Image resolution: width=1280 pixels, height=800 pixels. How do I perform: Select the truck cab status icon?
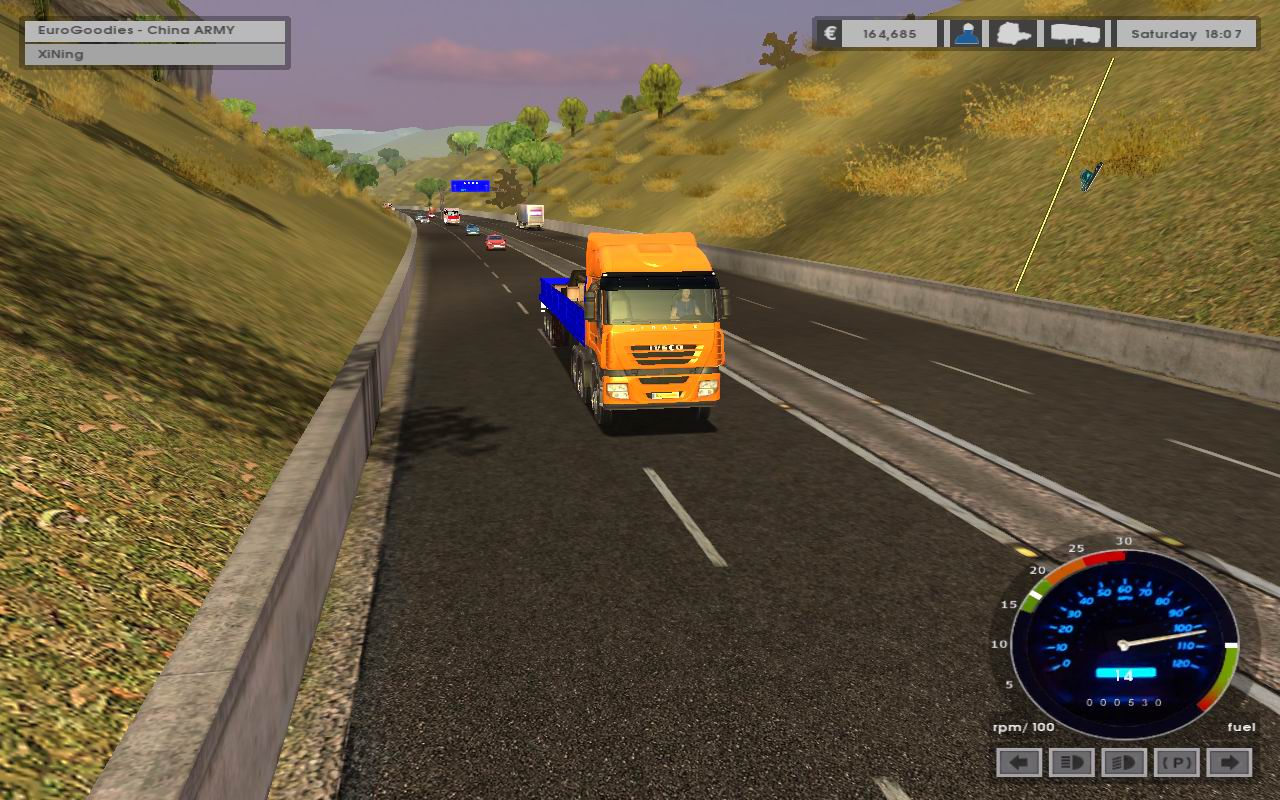[x=1014, y=34]
